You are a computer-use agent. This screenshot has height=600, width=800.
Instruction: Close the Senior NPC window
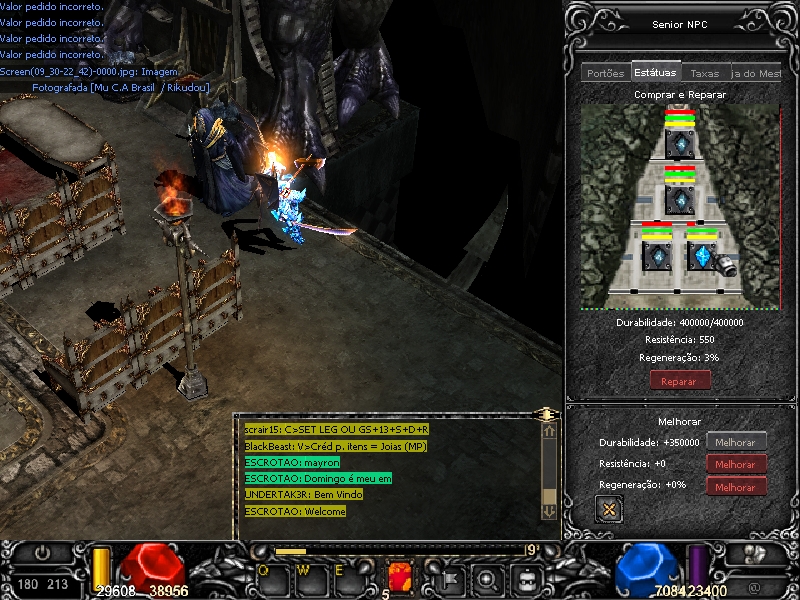point(607,509)
